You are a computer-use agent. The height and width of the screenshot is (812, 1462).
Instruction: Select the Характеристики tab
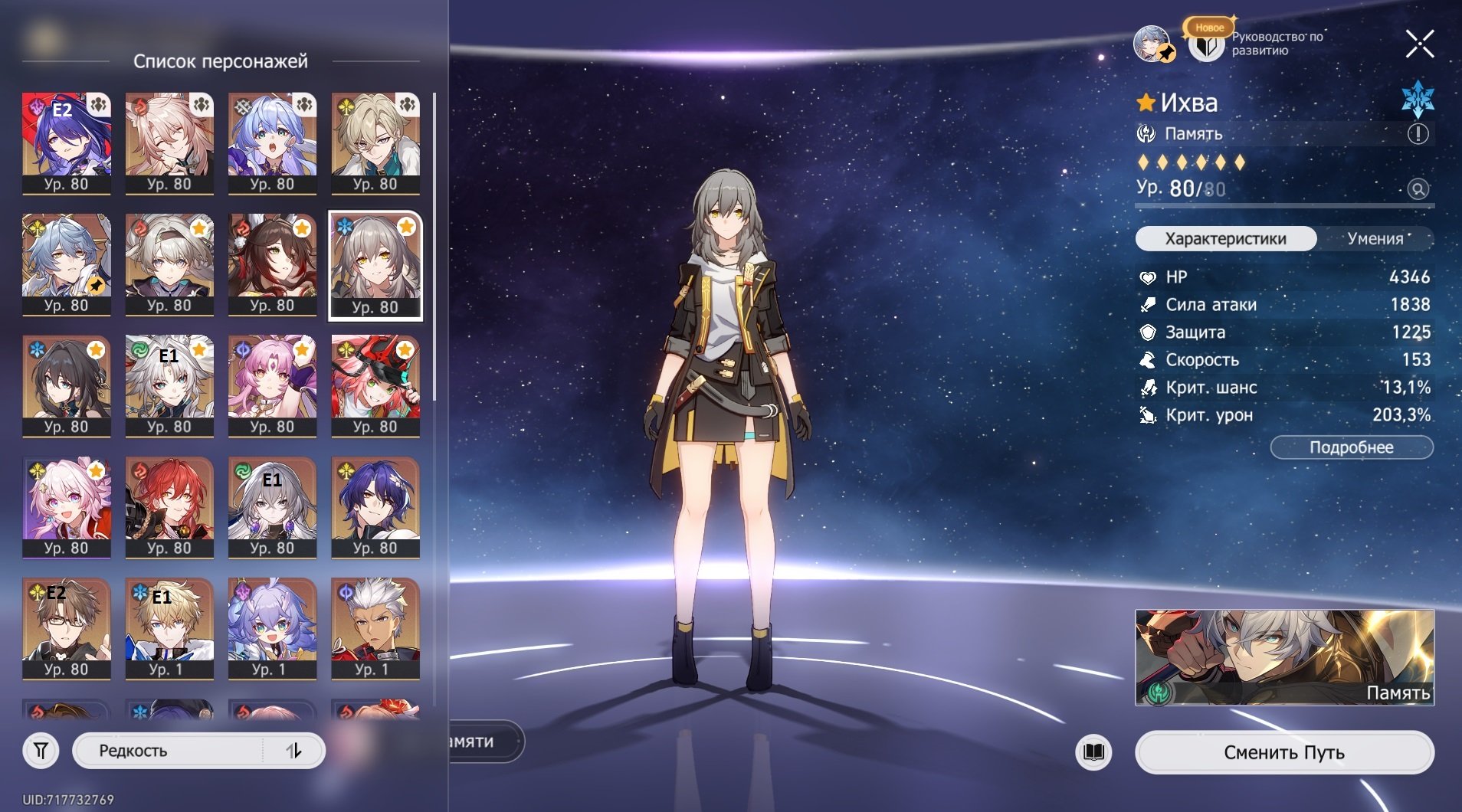pos(1225,239)
